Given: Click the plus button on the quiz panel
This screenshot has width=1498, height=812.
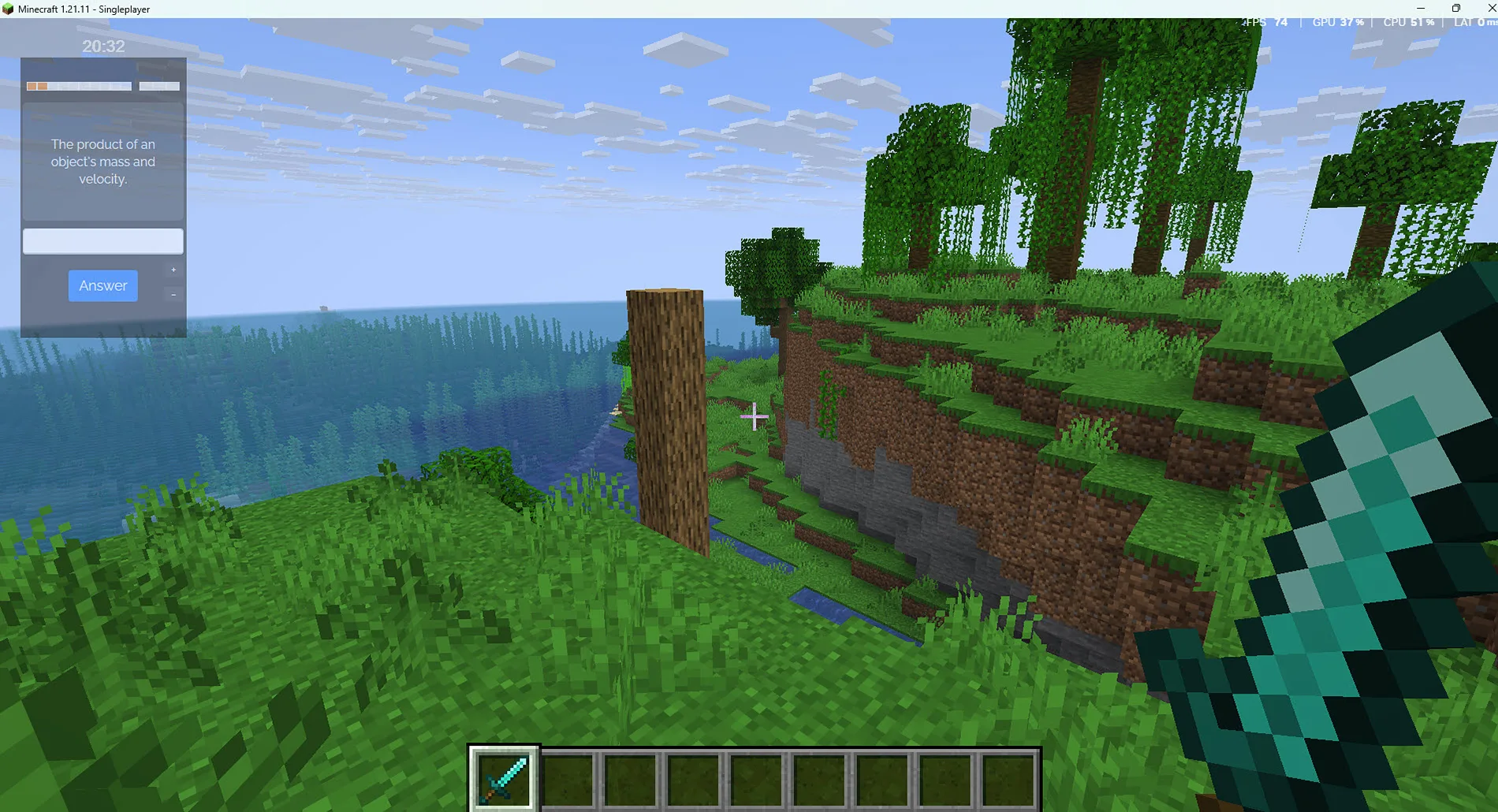Looking at the screenshot, I should 173,270.
